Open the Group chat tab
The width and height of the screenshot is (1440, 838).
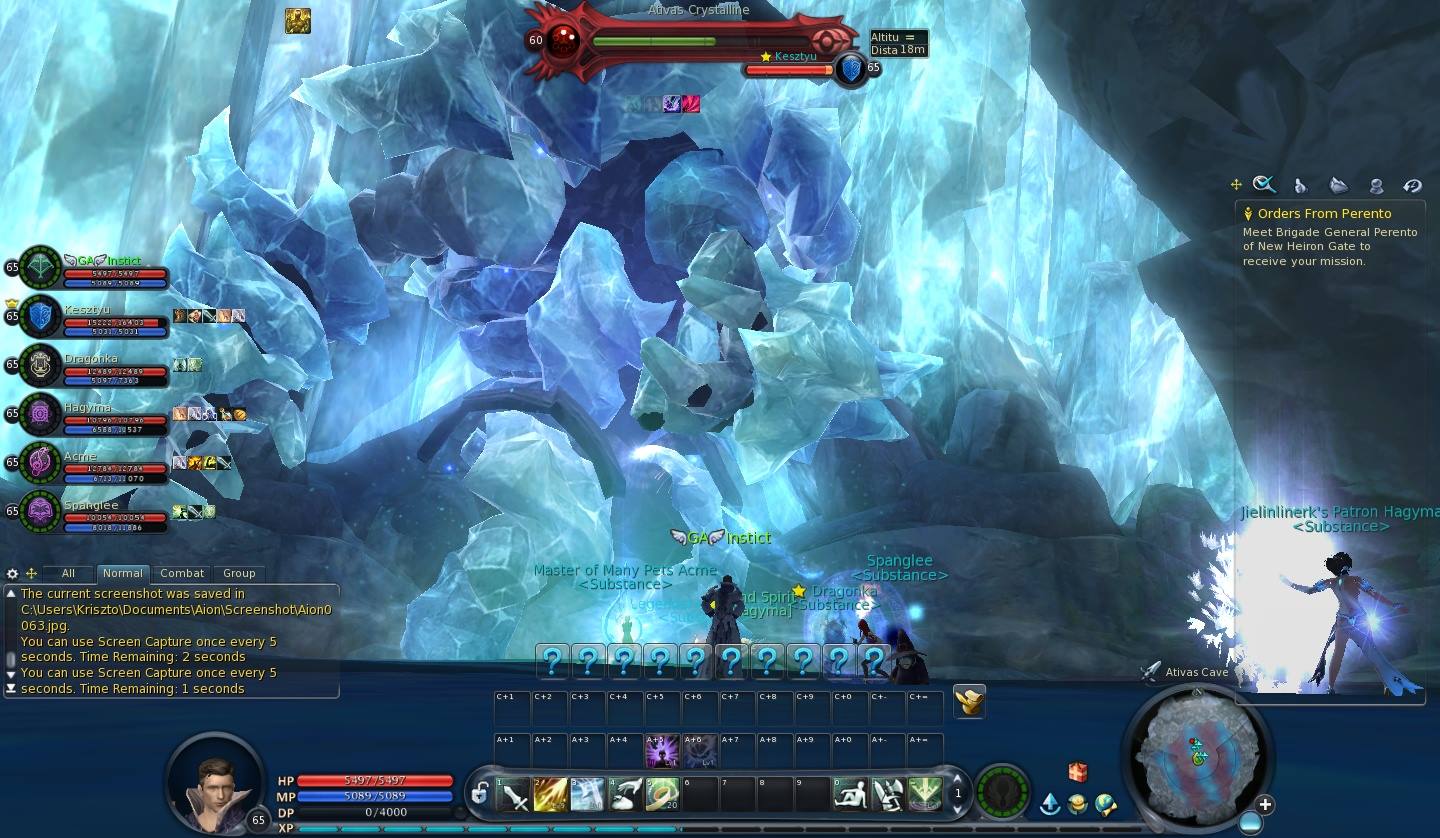239,573
